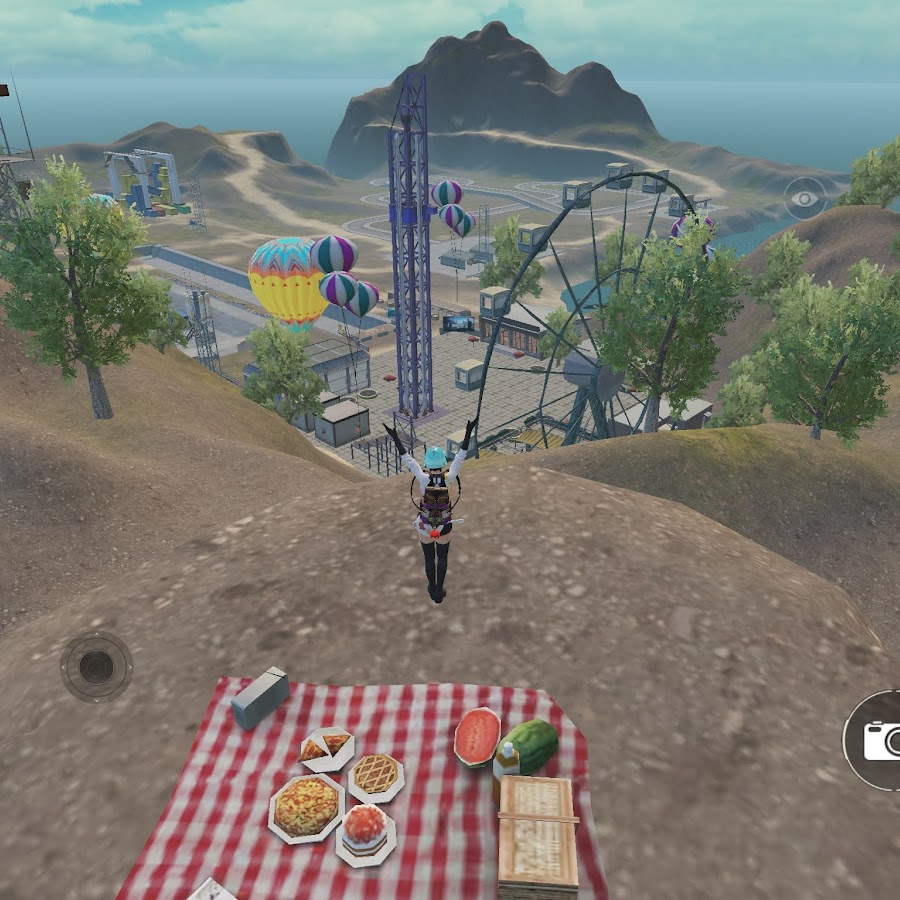This screenshot has height=900, width=900.
Task: Toggle the eye free-look icon
Action: tap(805, 199)
